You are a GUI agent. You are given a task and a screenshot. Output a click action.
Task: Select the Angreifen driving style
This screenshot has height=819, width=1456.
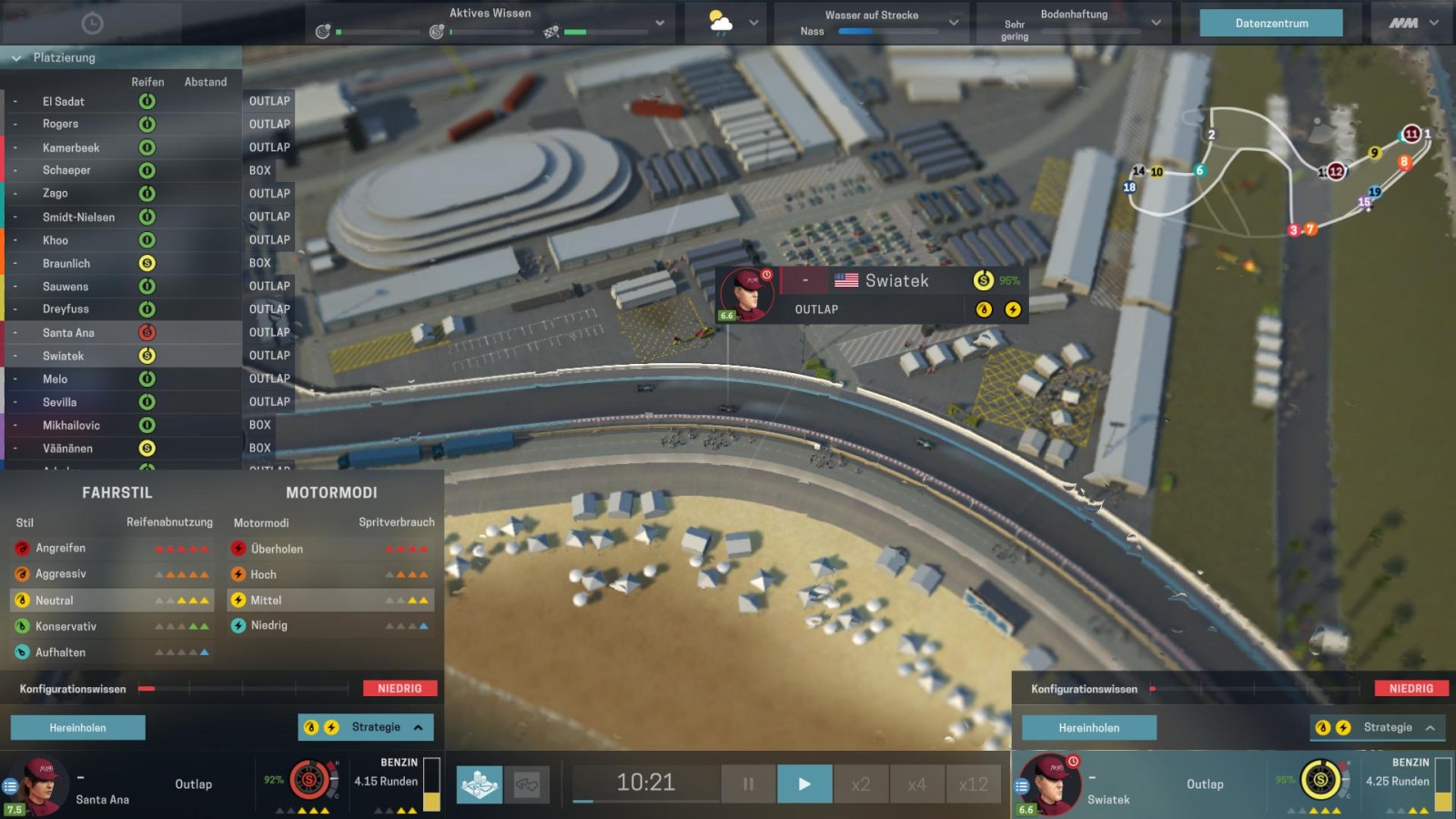point(60,549)
